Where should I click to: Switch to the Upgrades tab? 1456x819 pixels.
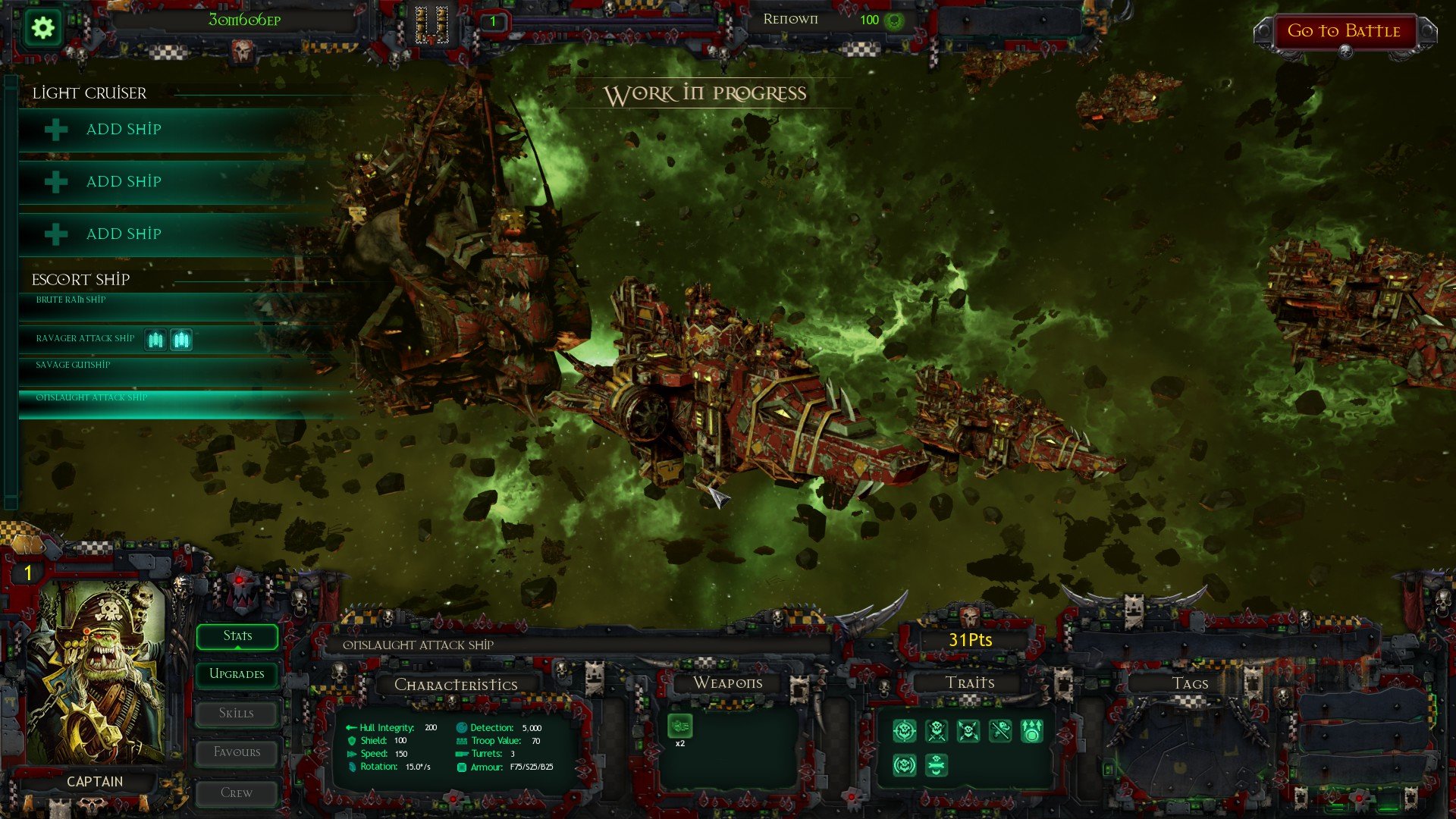point(236,674)
